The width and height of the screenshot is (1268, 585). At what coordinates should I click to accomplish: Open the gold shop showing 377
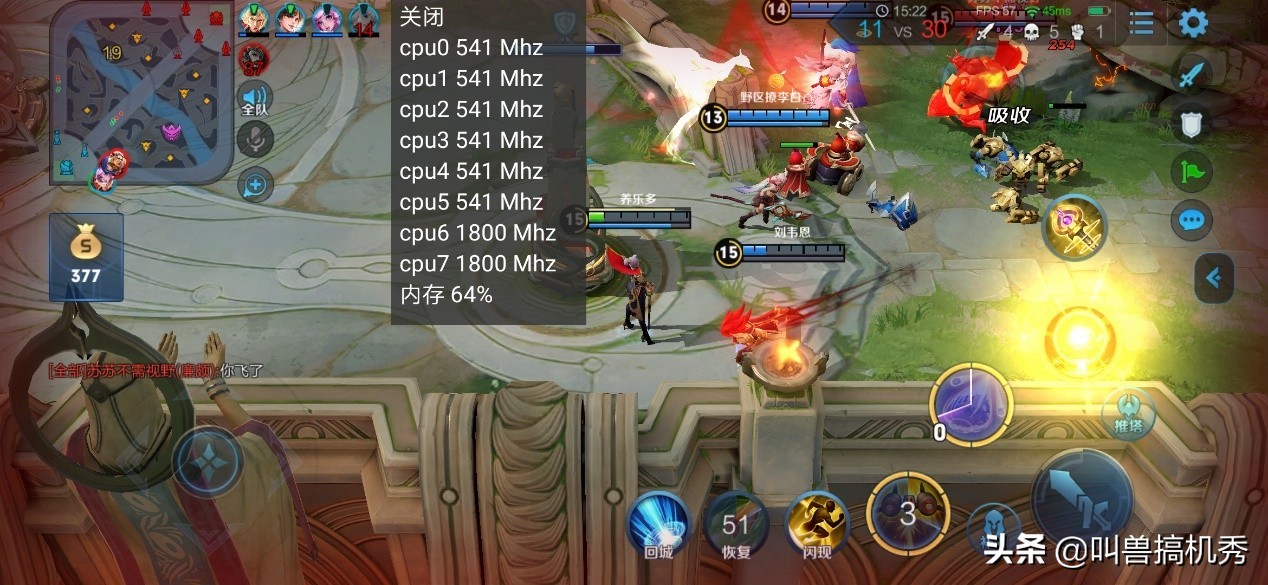click(x=86, y=256)
